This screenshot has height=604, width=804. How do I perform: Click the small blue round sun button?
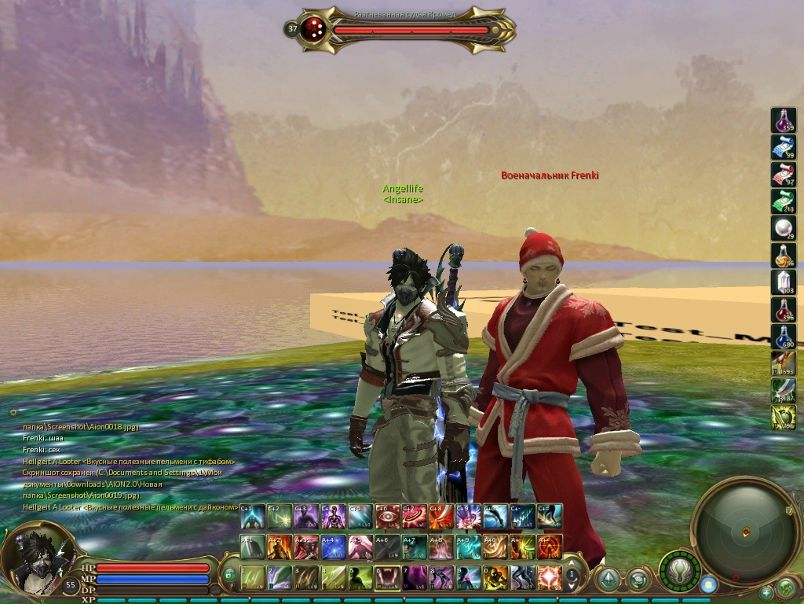pyautogui.click(x=709, y=584)
